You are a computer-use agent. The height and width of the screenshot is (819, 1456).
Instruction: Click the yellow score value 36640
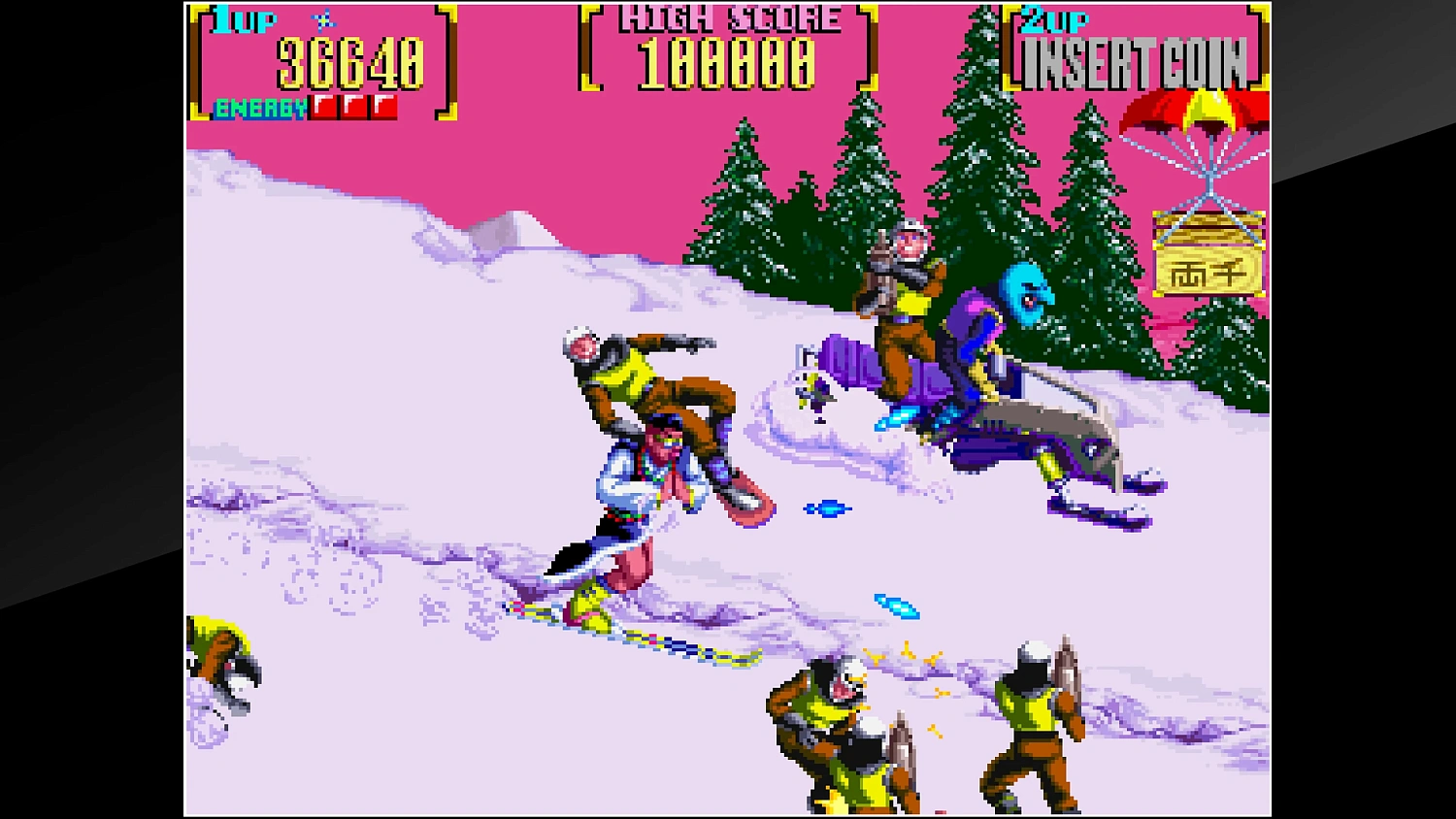(349, 63)
